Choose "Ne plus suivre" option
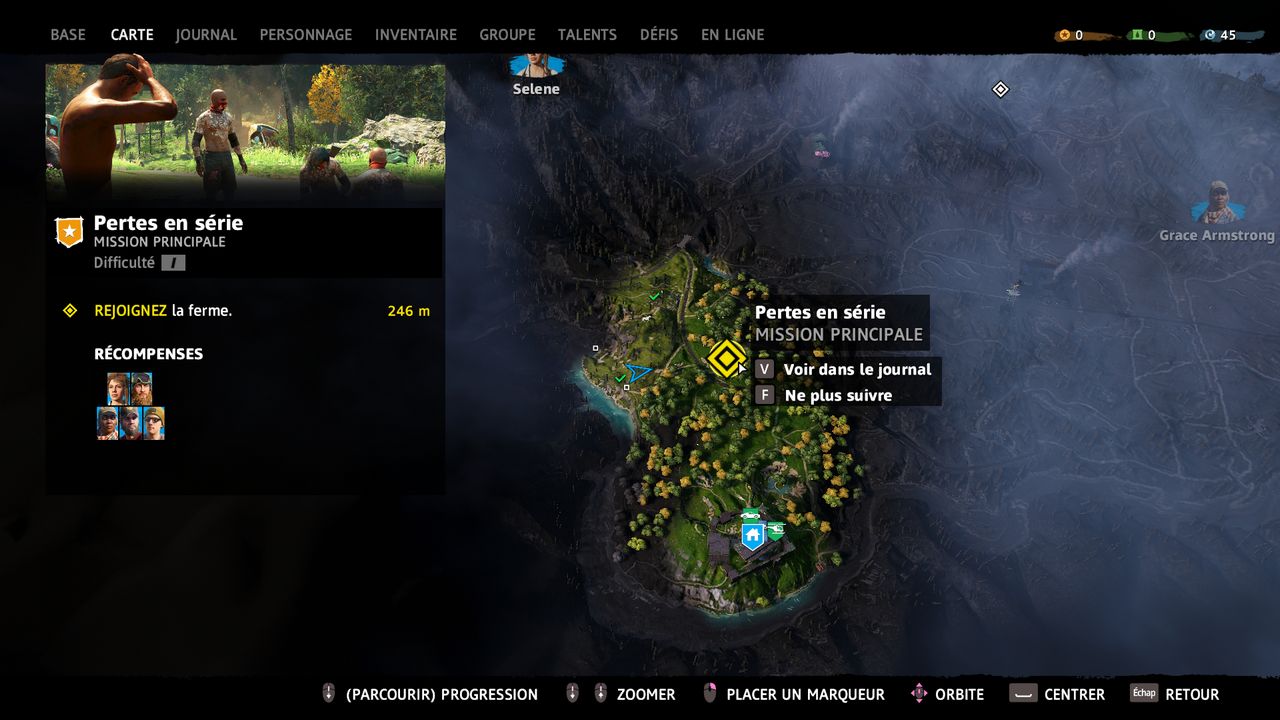This screenshot has width=1280, height=720. (x=826, y=395)
